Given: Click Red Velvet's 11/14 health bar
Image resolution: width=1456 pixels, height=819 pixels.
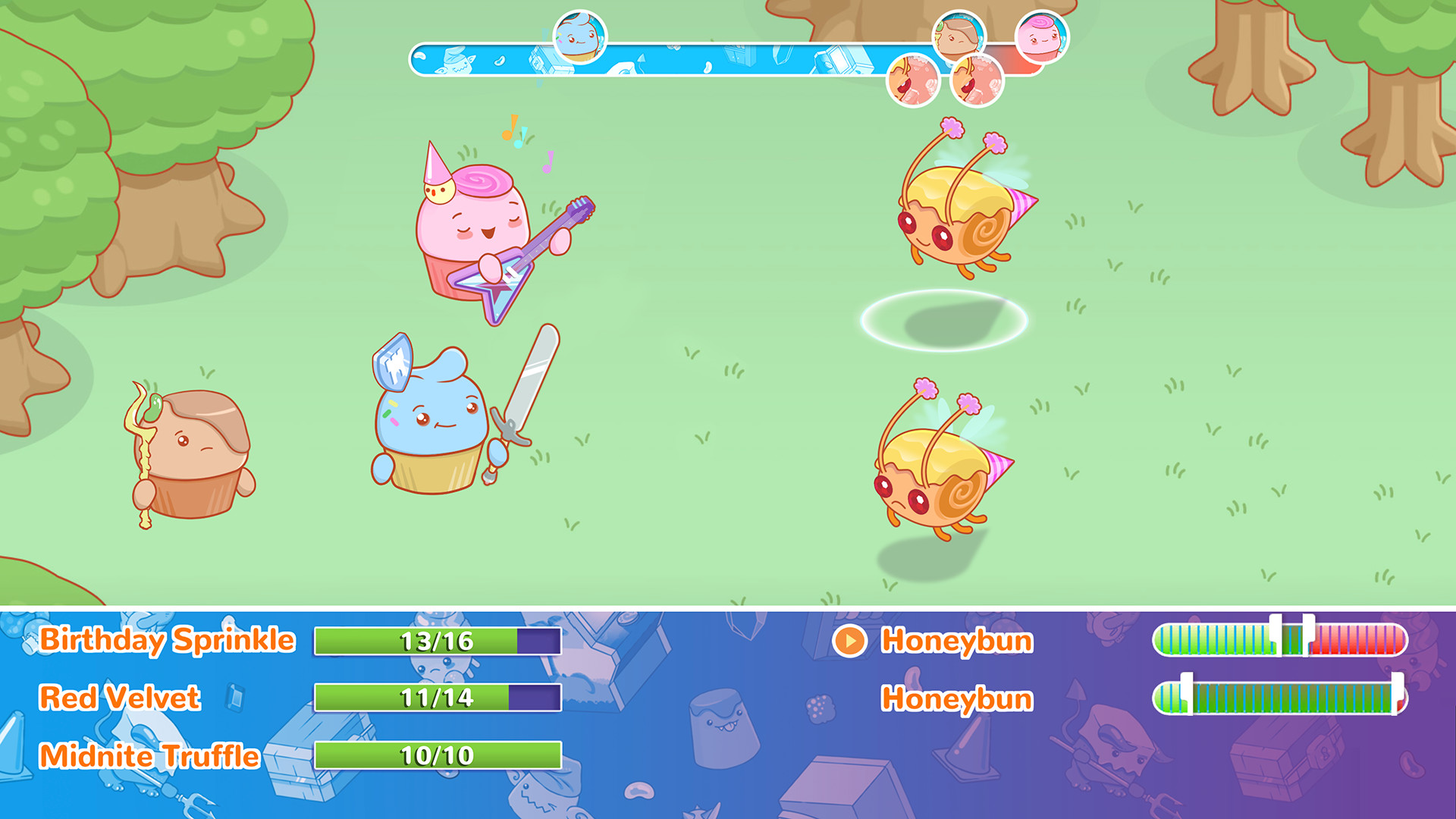Looking at the screenshot, I should [x=436, y=698].
